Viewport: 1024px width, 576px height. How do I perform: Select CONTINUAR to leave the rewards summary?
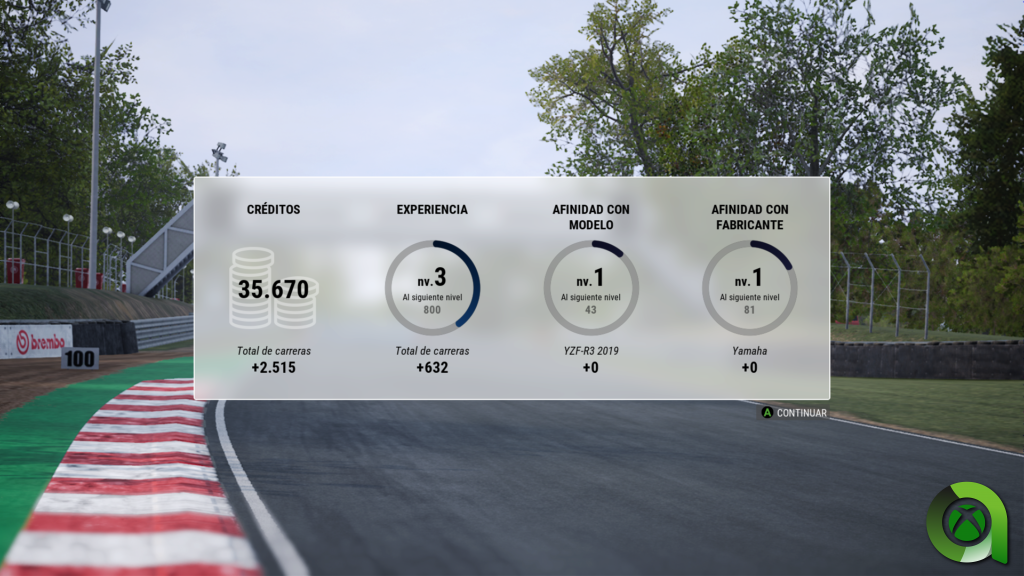[x=795, y=412]
